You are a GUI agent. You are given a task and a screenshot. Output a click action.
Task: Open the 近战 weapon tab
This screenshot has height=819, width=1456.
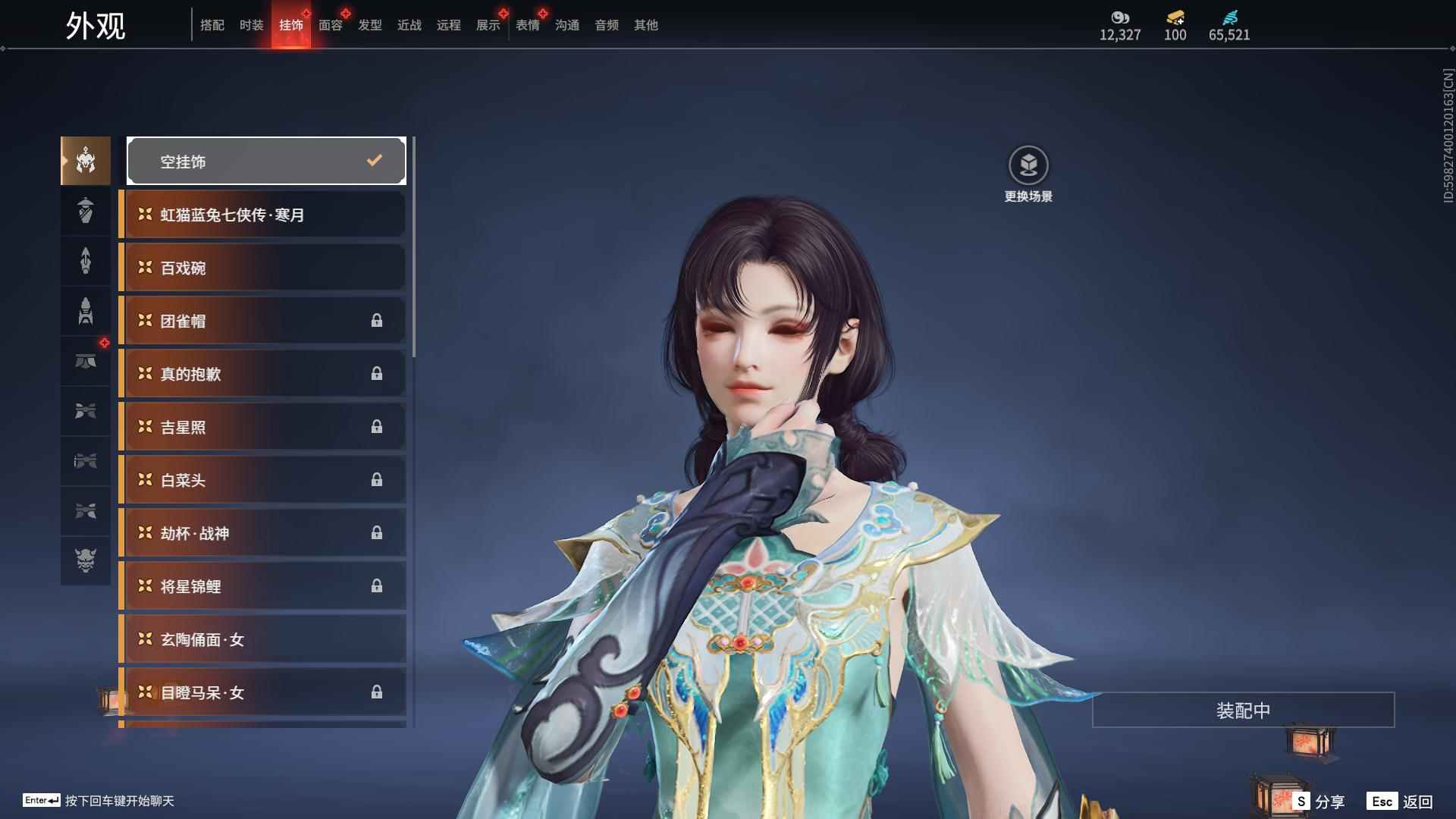coord(409,25)
